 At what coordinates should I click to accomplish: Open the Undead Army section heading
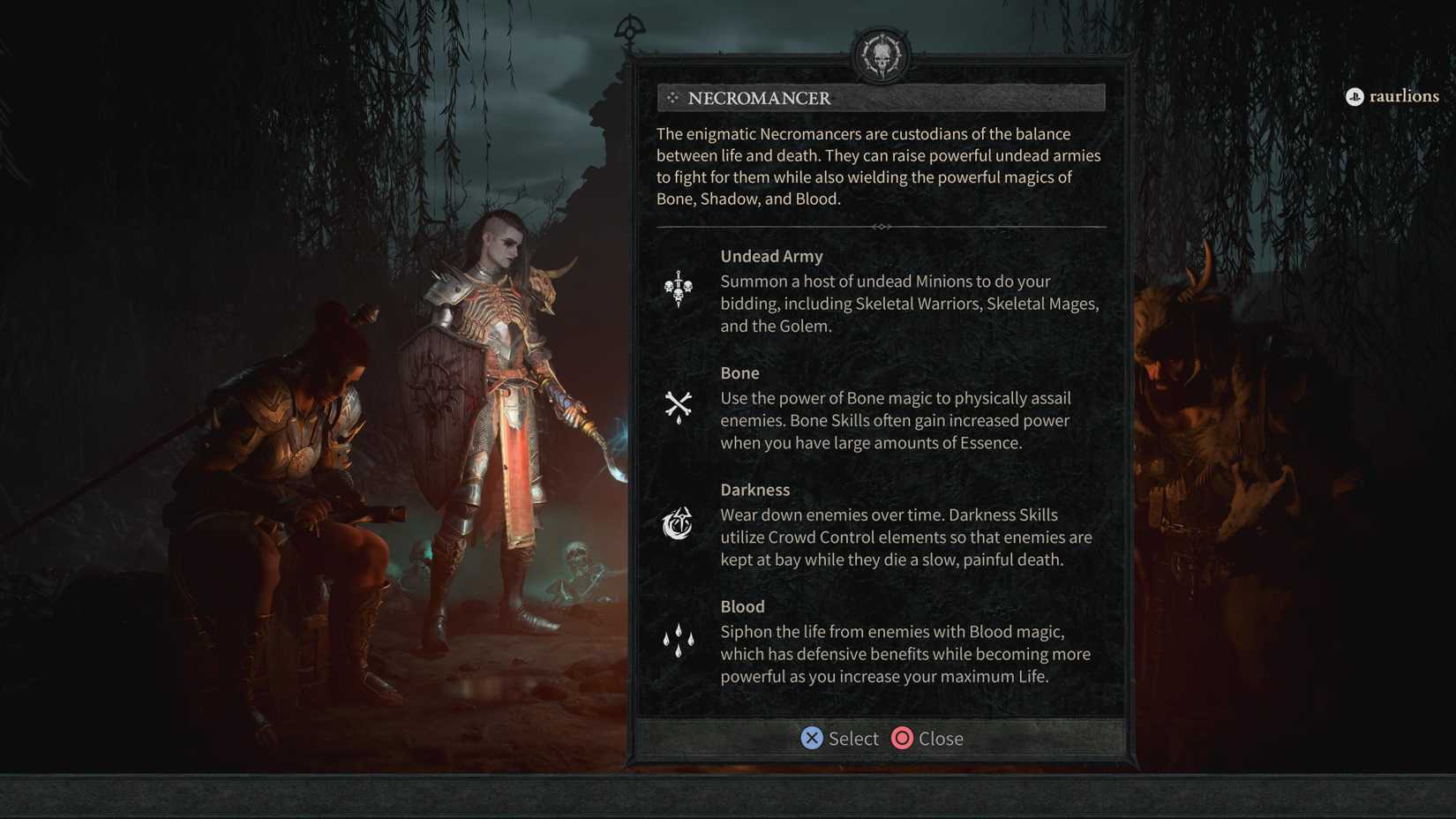coord(771,256)
